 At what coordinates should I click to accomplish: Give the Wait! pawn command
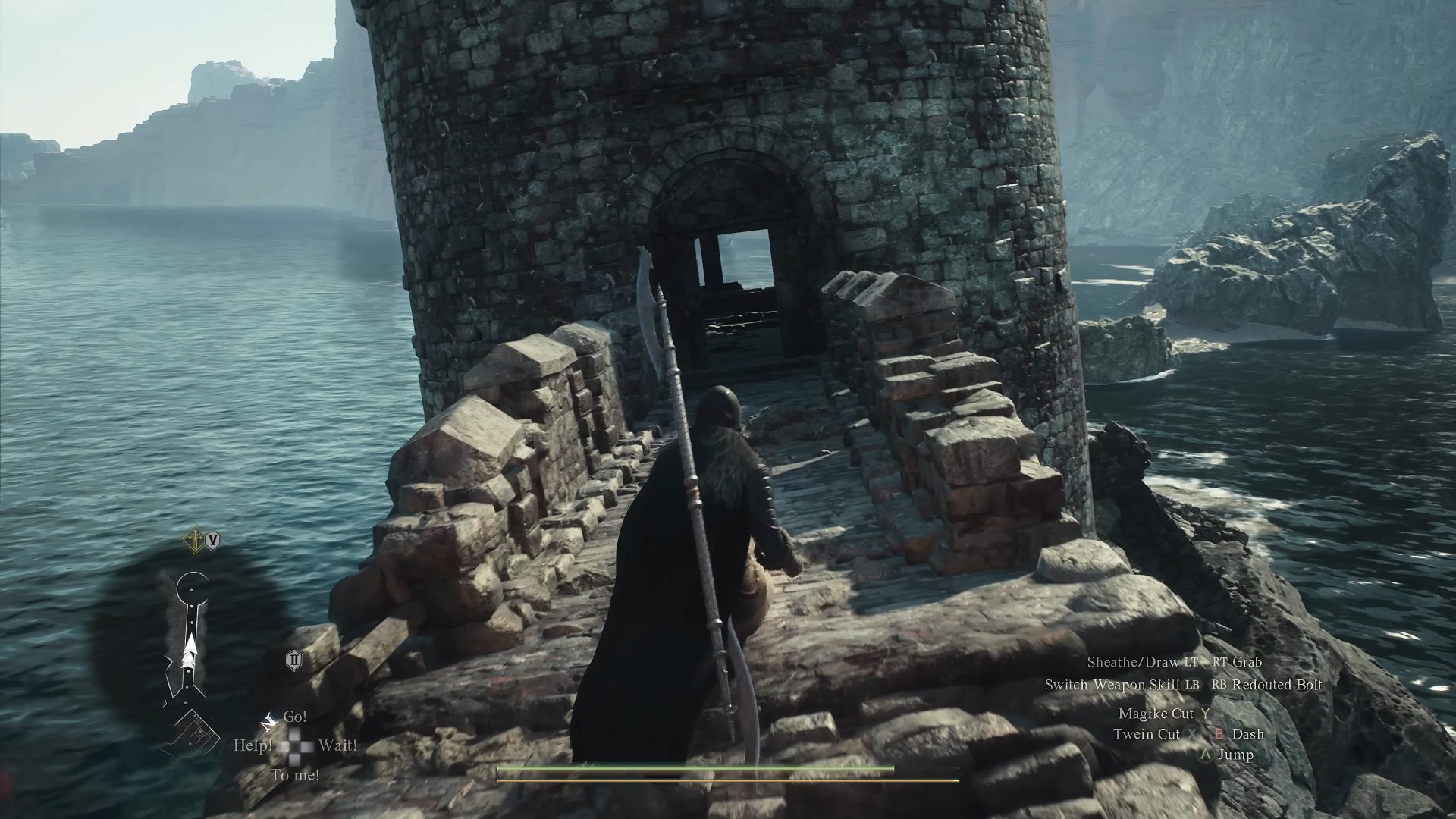click(337, 745)
